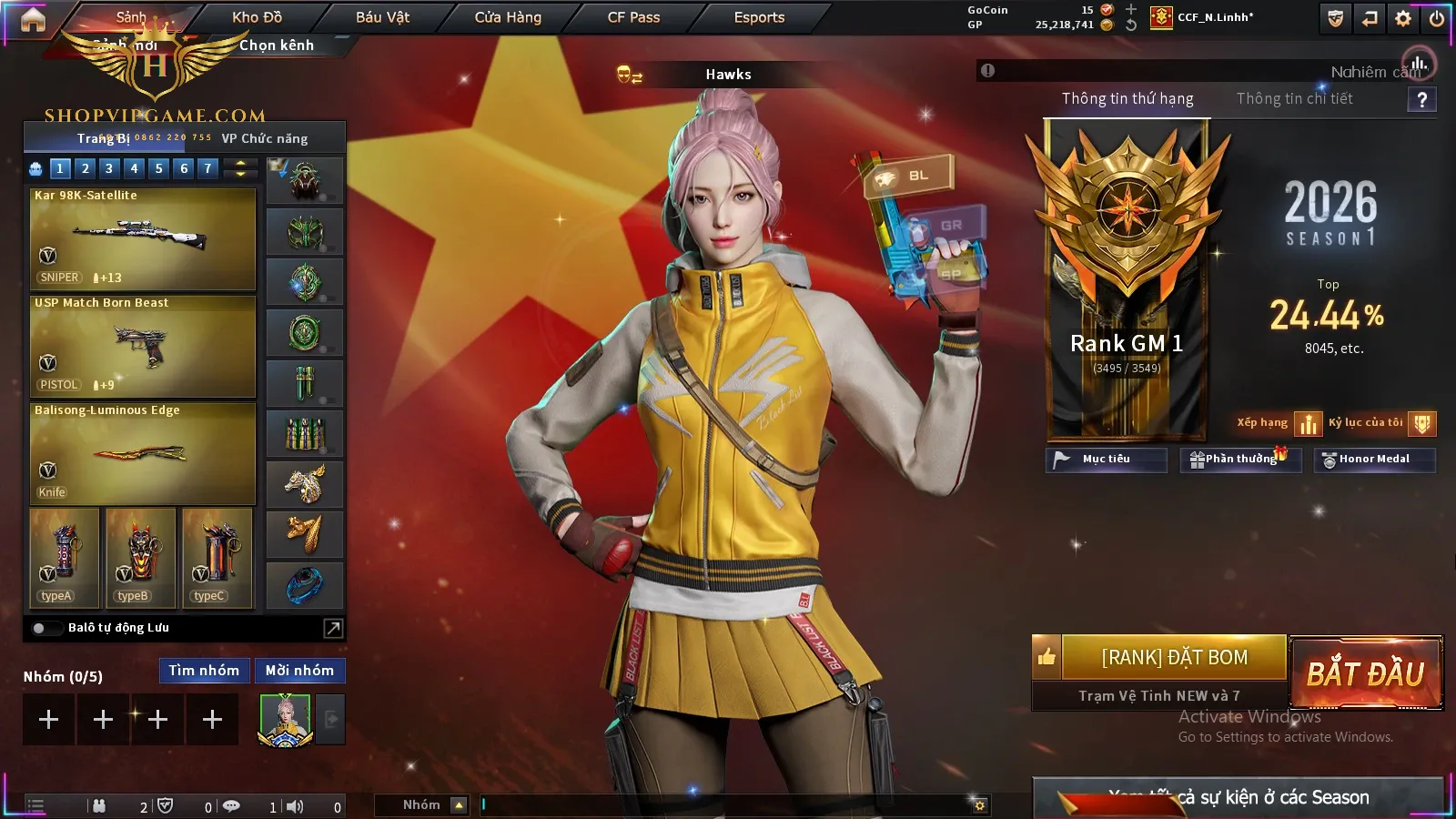Invite players with Mời nhóm

[x=299, y=671]
